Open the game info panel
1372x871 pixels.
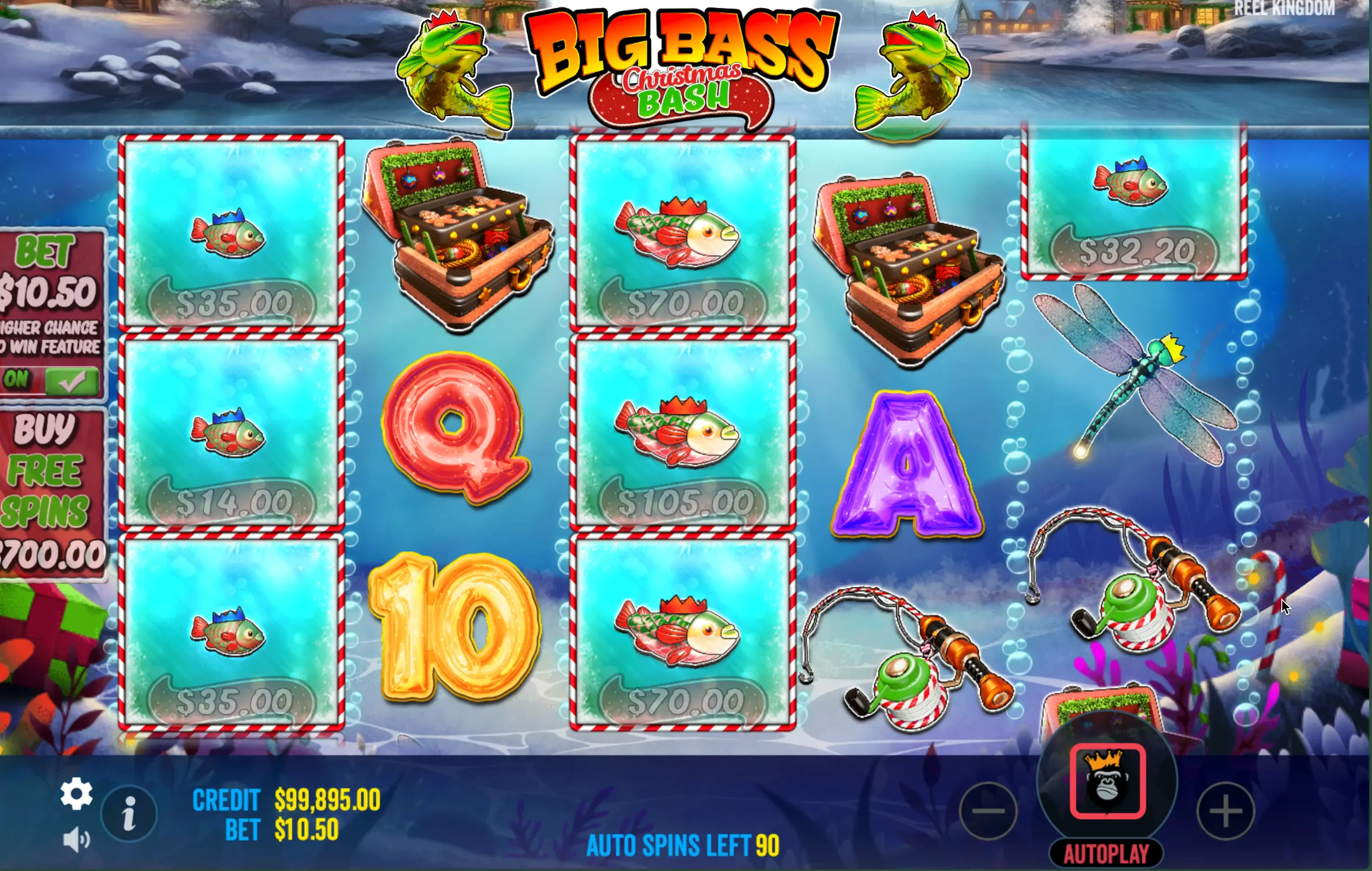coord(129,813)
